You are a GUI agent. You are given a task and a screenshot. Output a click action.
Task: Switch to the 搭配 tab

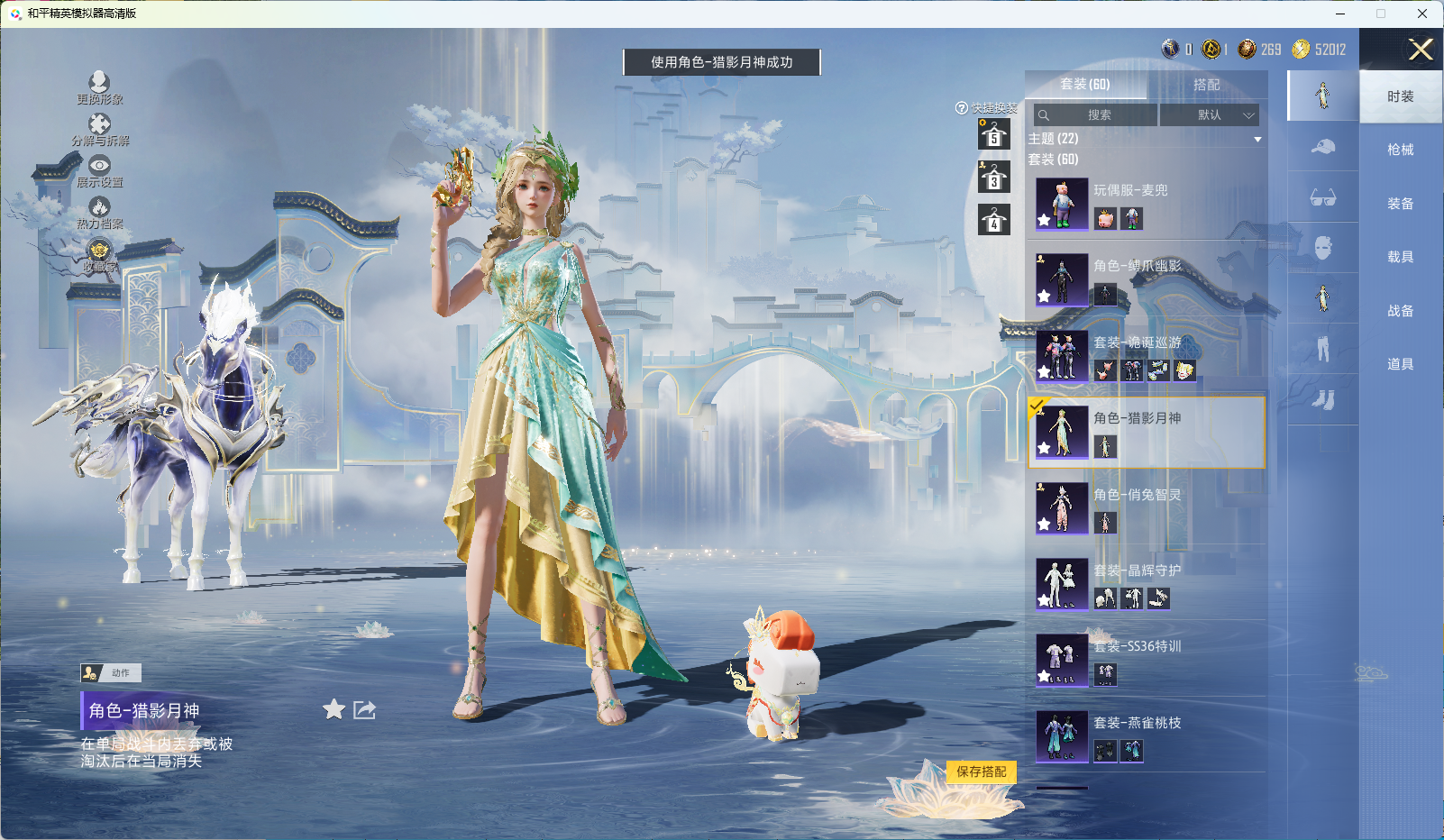pos(1206,85)
